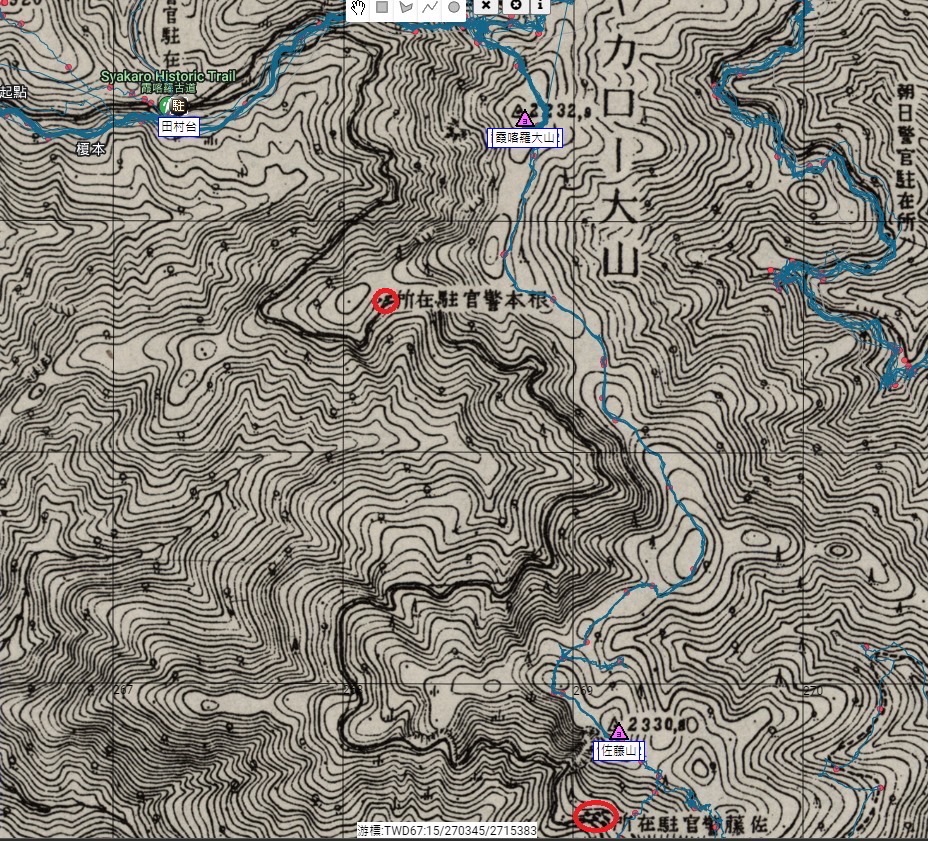The height and width of the screenshot is (841, 928).
Task: Click the 佐藤山 purple peak marker
Action: (618, 731)
